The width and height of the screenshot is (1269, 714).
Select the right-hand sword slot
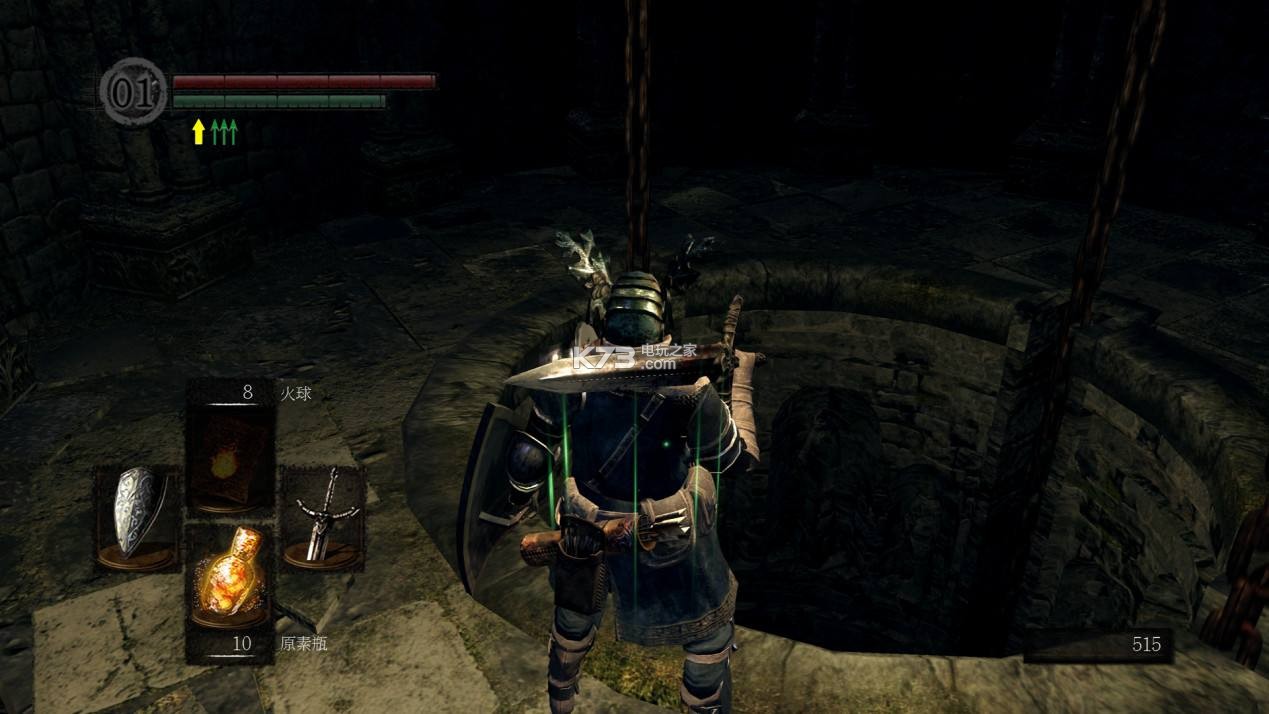(322, 519)
